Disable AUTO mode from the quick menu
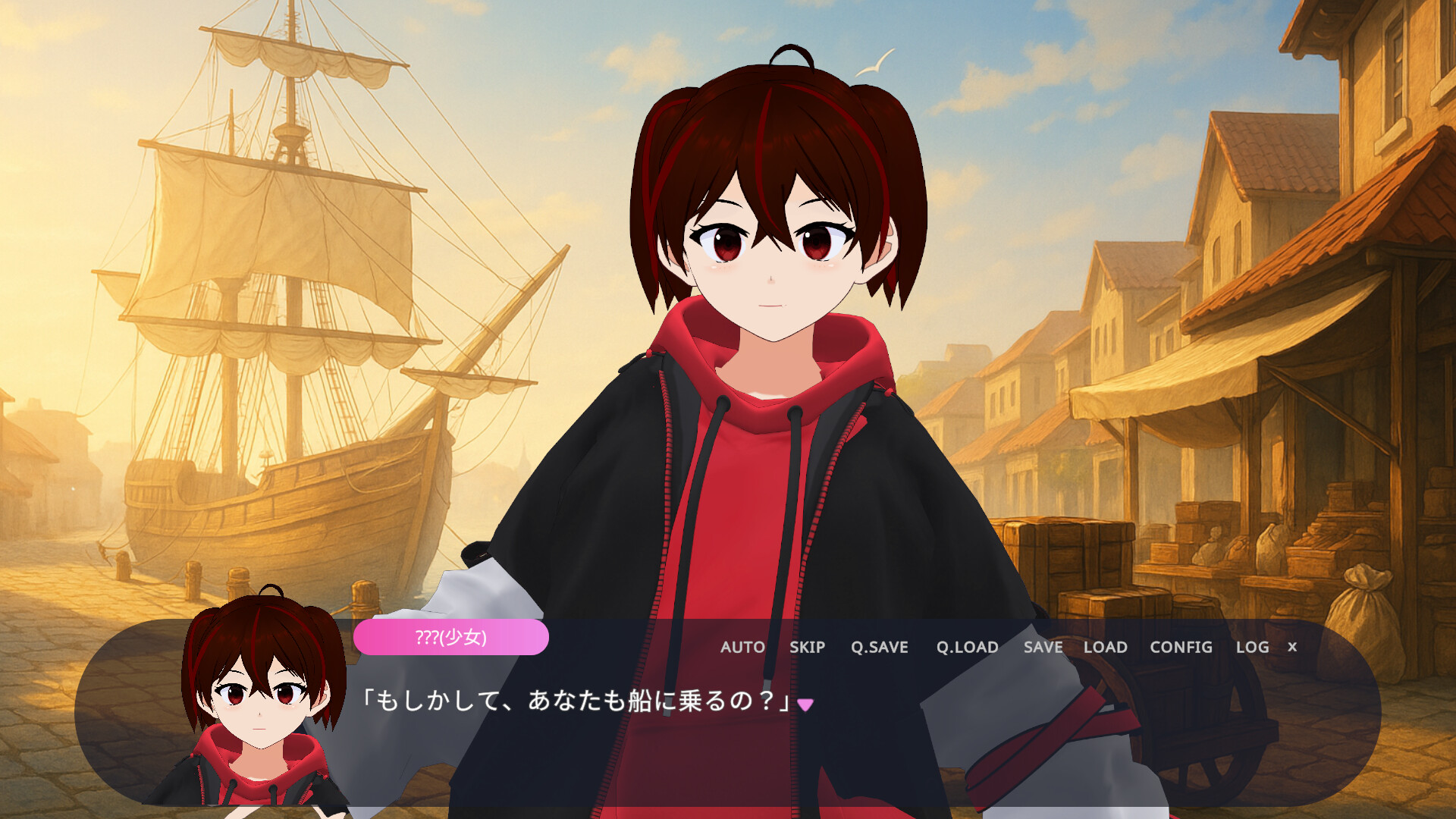1456x819 pixels. [x=744, y=648]
